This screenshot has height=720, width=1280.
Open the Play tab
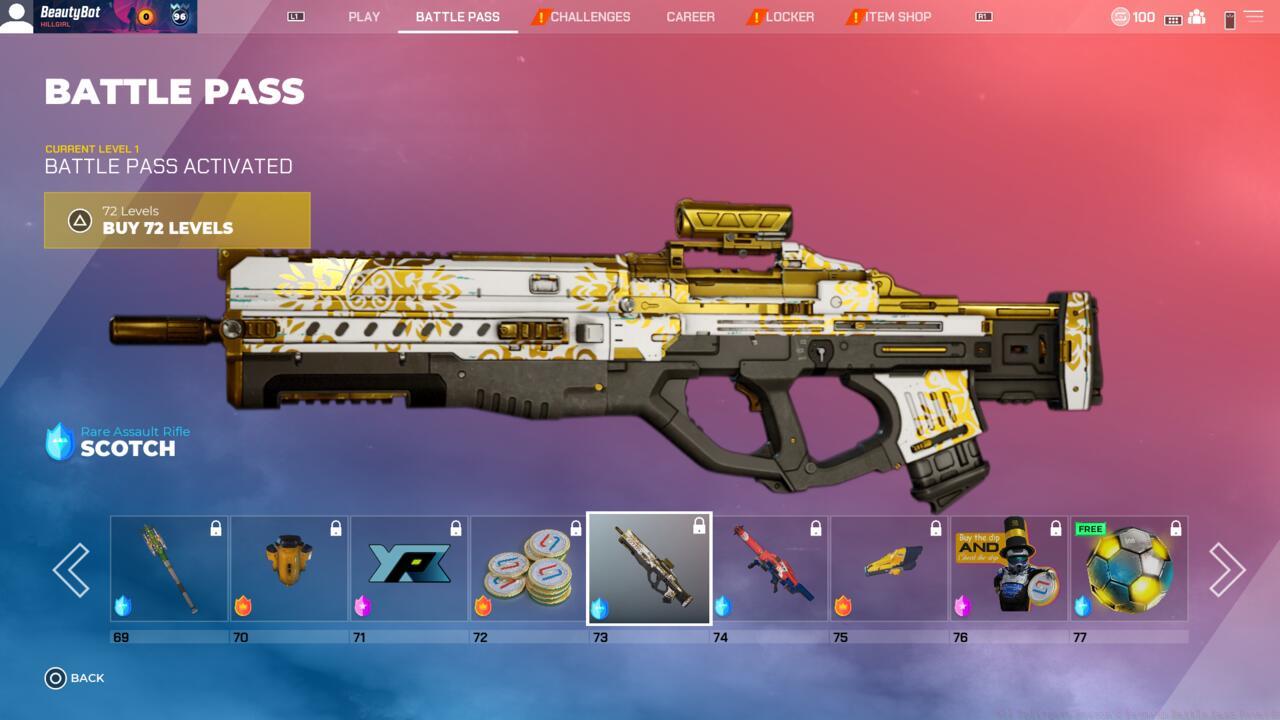tap(364, 17)
